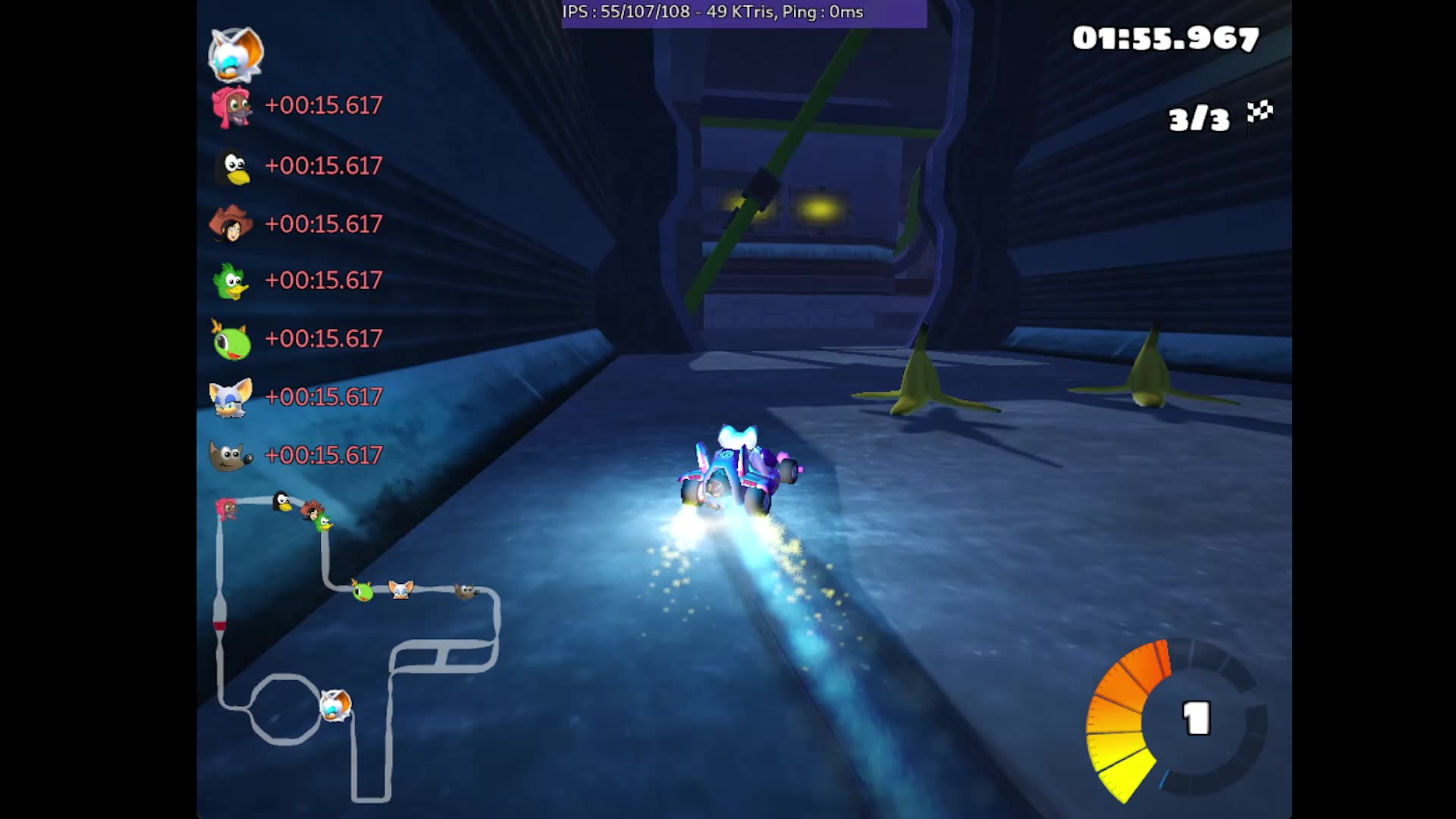Screen dimensions: 1456x819
Task: Select Wilber's marker on the minimap
Action: pyautogui.click(x=465, y=591)
